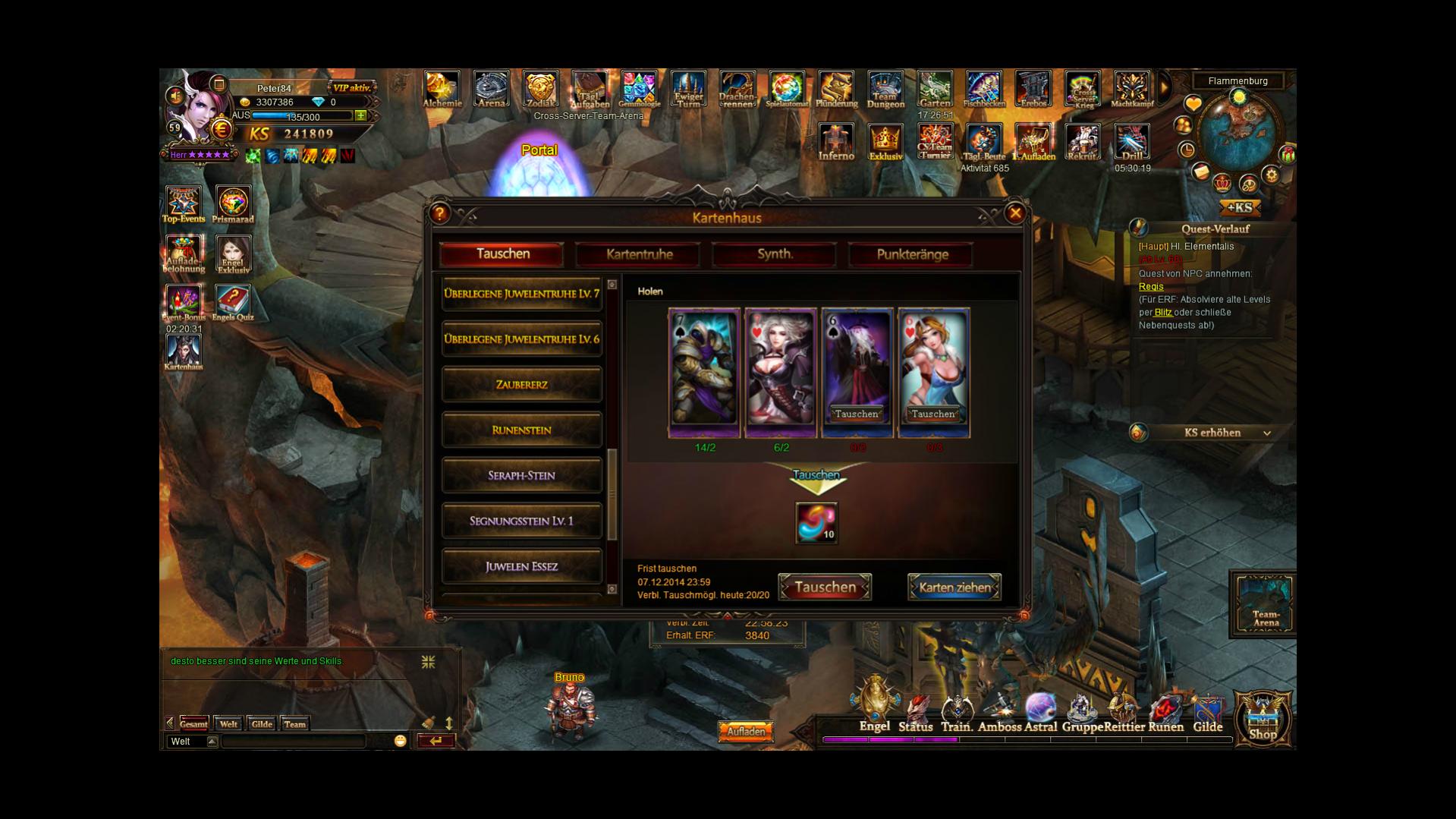Switch chat to the Gilde channel
1456x819 pixels.
[262, 724]
